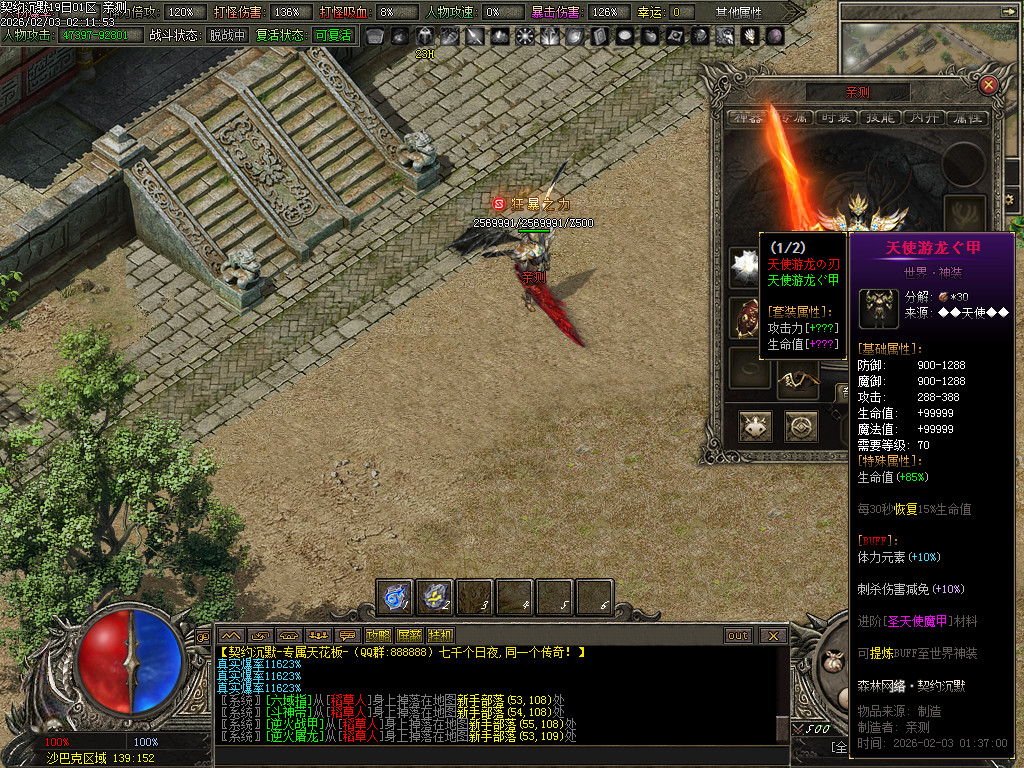Close the character equipment panel
The width and height of the screenshot is (1024, 768).
(x=988, y=85)
